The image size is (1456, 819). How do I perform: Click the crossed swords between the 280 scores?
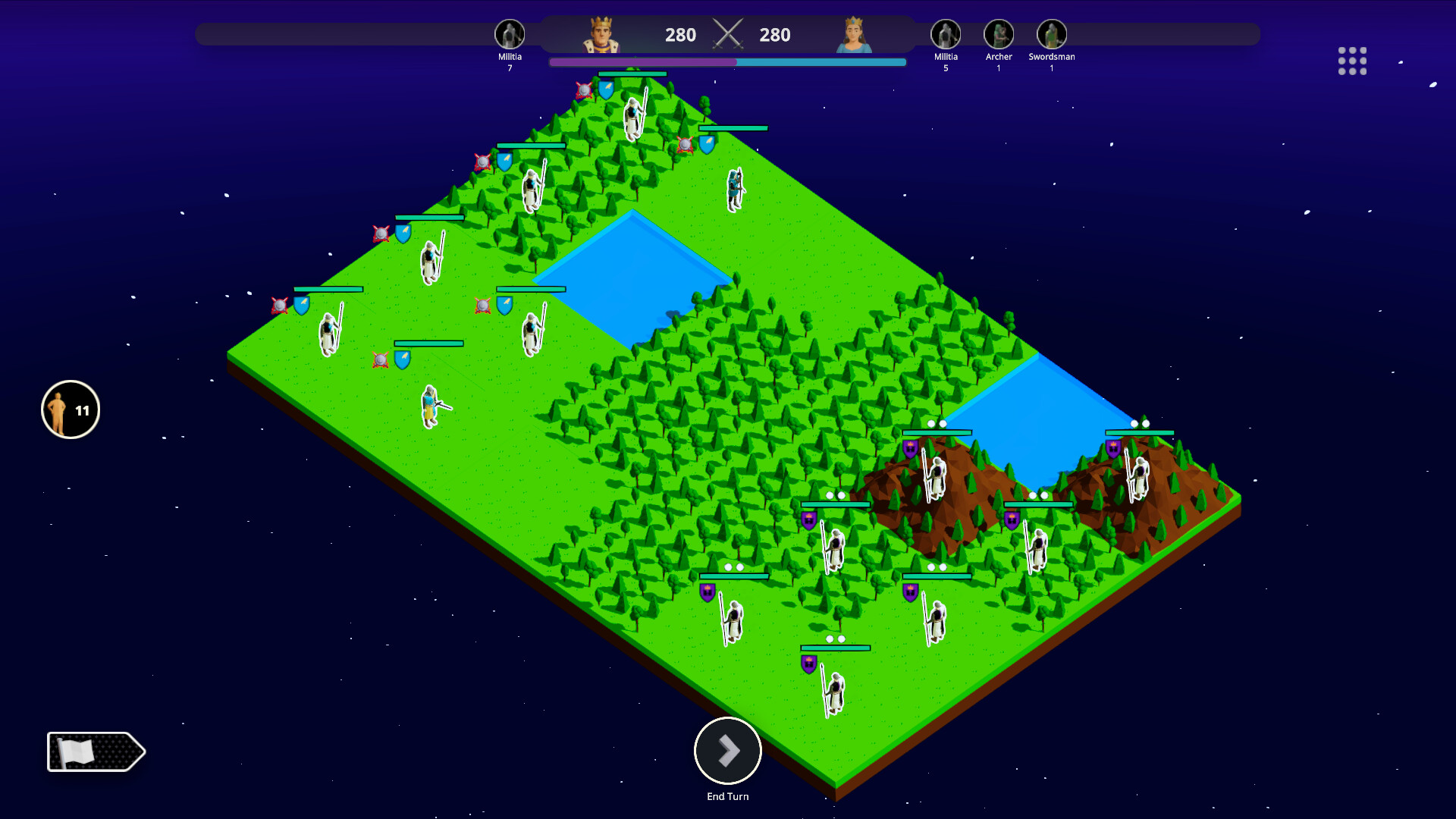click(728, 34)
